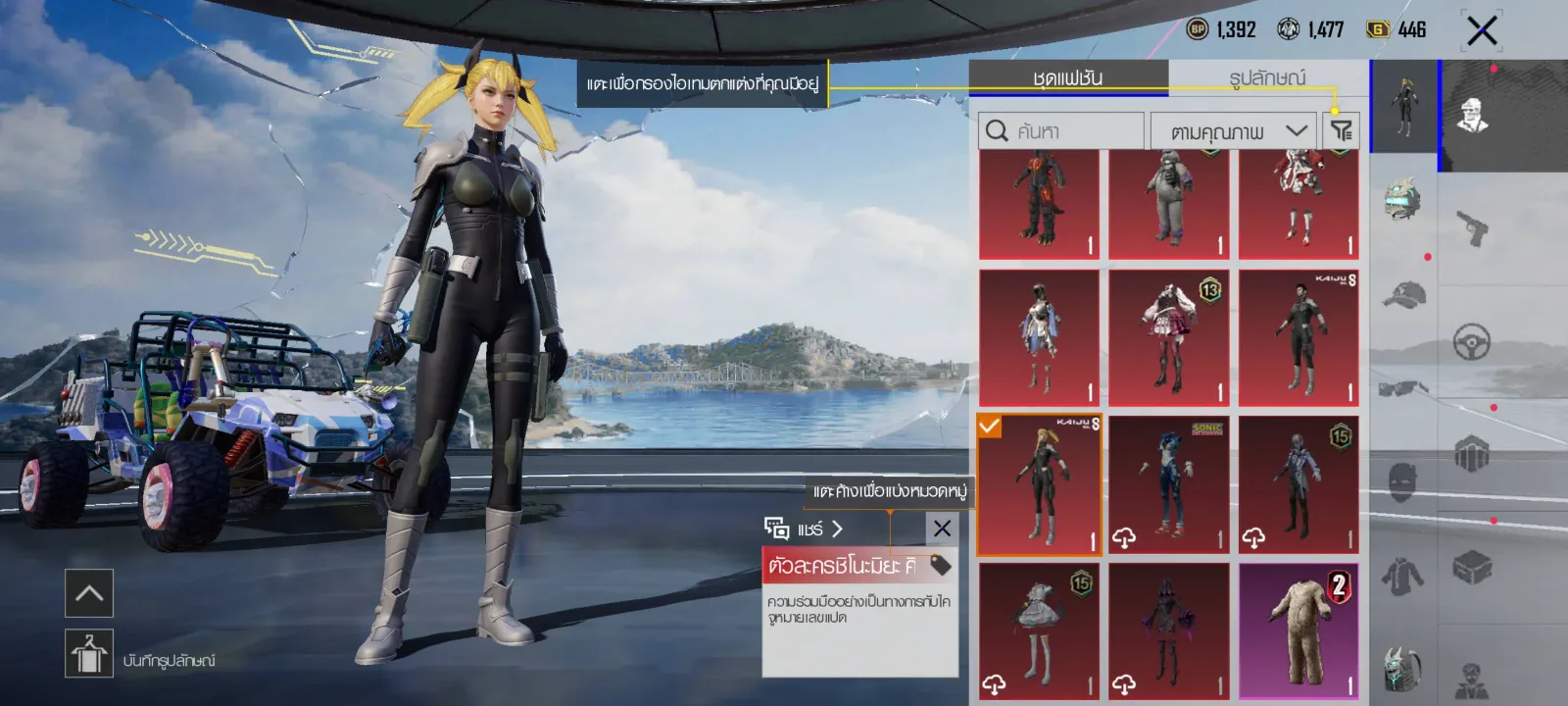Viewport: 1568px width, 706px height.
Task: Open the ตามคุณภาพ sort dropdown
Action: (x=1233, y=131)
